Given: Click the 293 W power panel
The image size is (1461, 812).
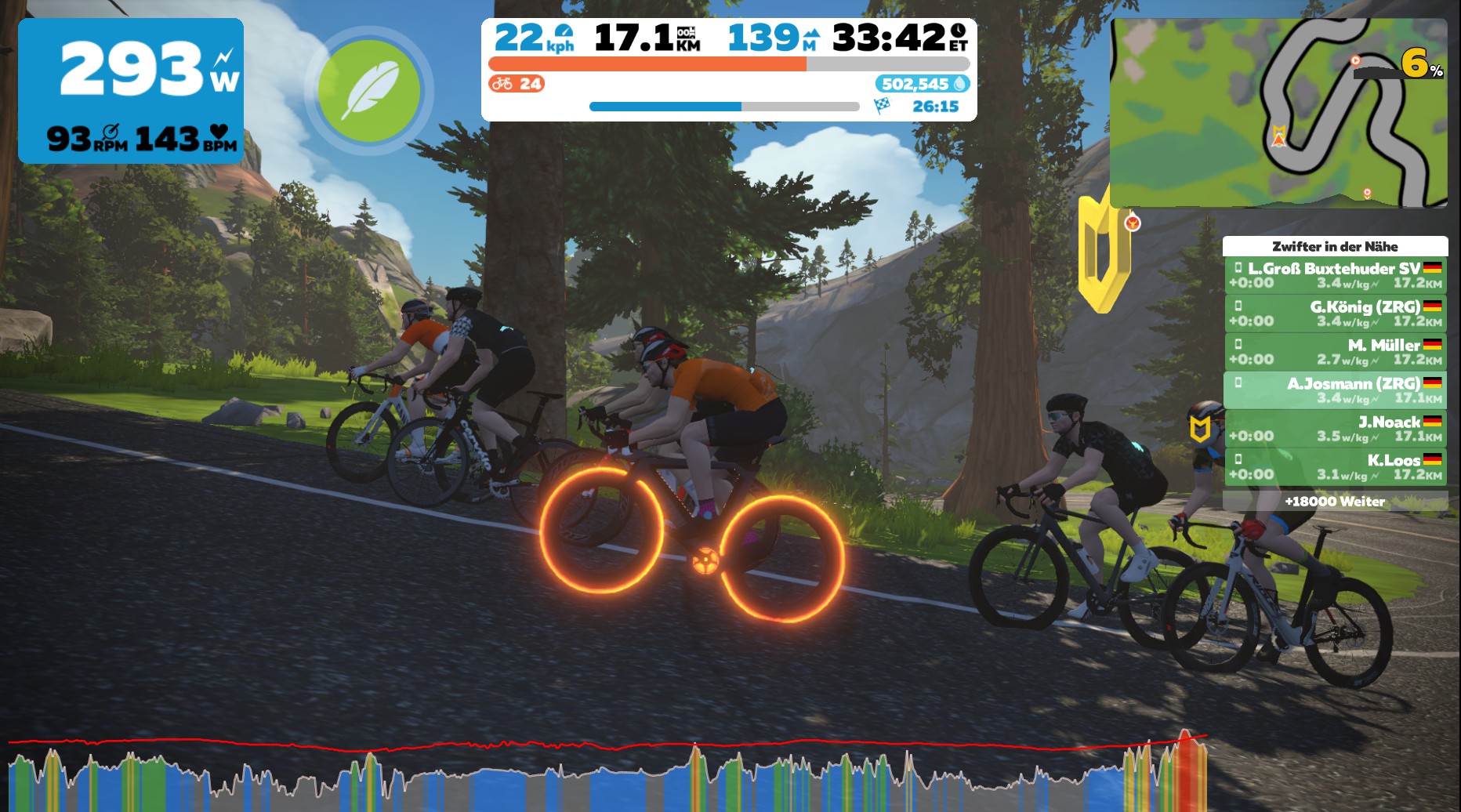Looking at the screenshot, I should (x=131, y=91).
